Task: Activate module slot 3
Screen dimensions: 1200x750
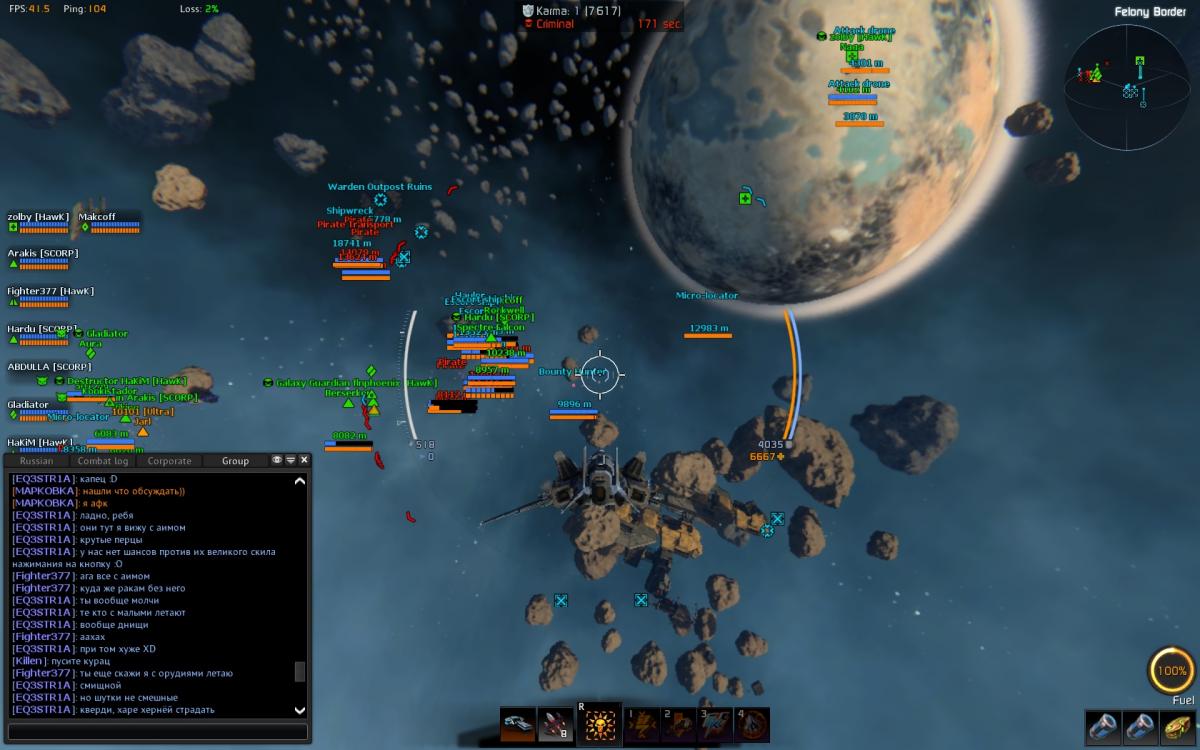Action: (x=715, y=724)
